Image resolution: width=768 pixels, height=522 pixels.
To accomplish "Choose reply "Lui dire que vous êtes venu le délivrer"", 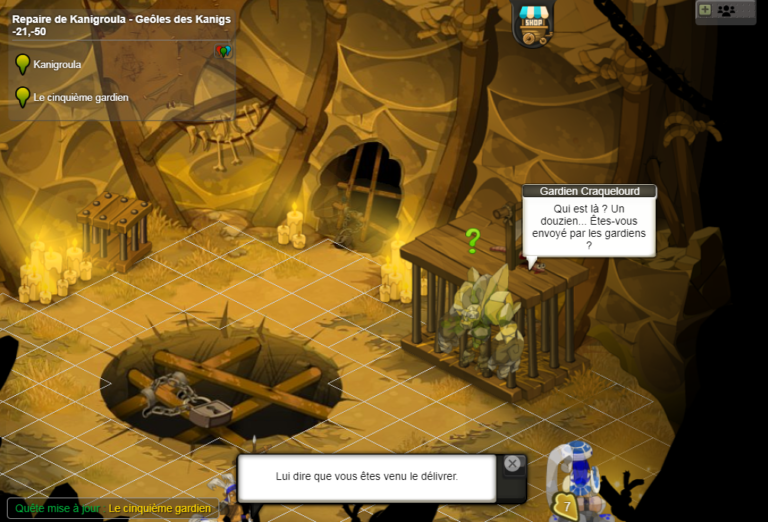I will pyautogui.click(x=367, y=477).
